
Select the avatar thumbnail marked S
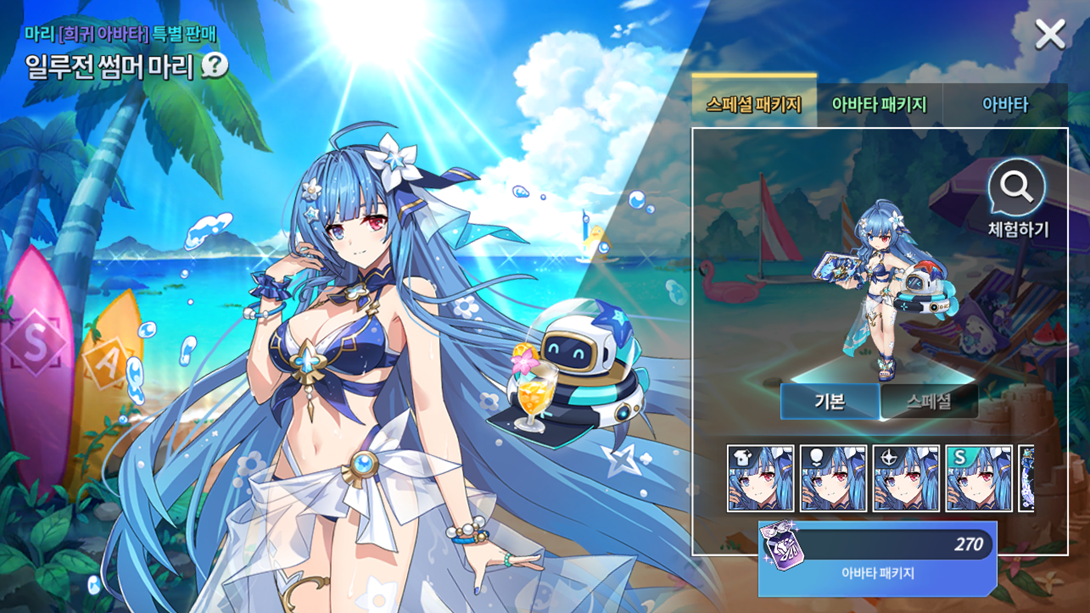coord(979,479)
